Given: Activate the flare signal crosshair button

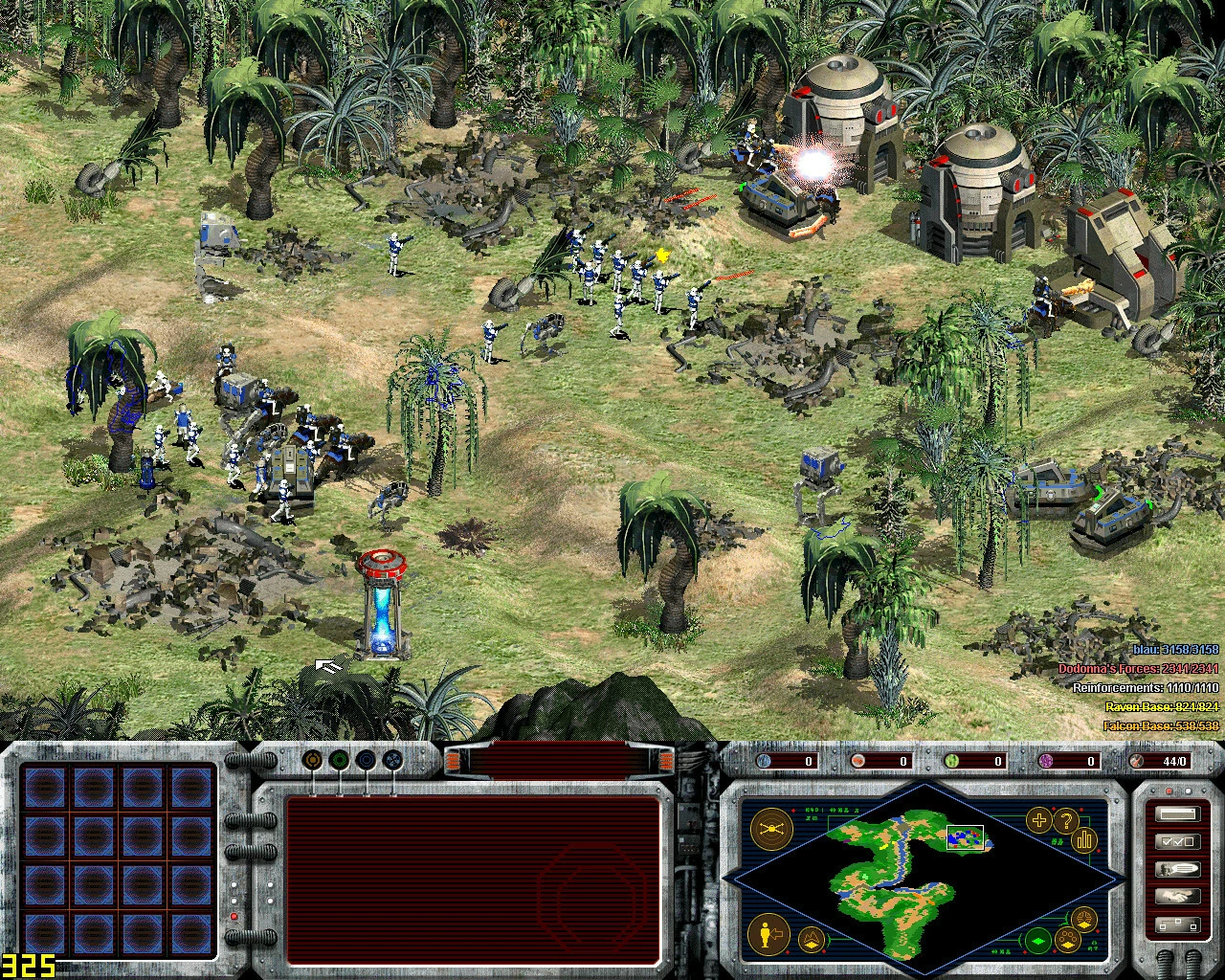Looking at the screenshot, I should [771, 828].
